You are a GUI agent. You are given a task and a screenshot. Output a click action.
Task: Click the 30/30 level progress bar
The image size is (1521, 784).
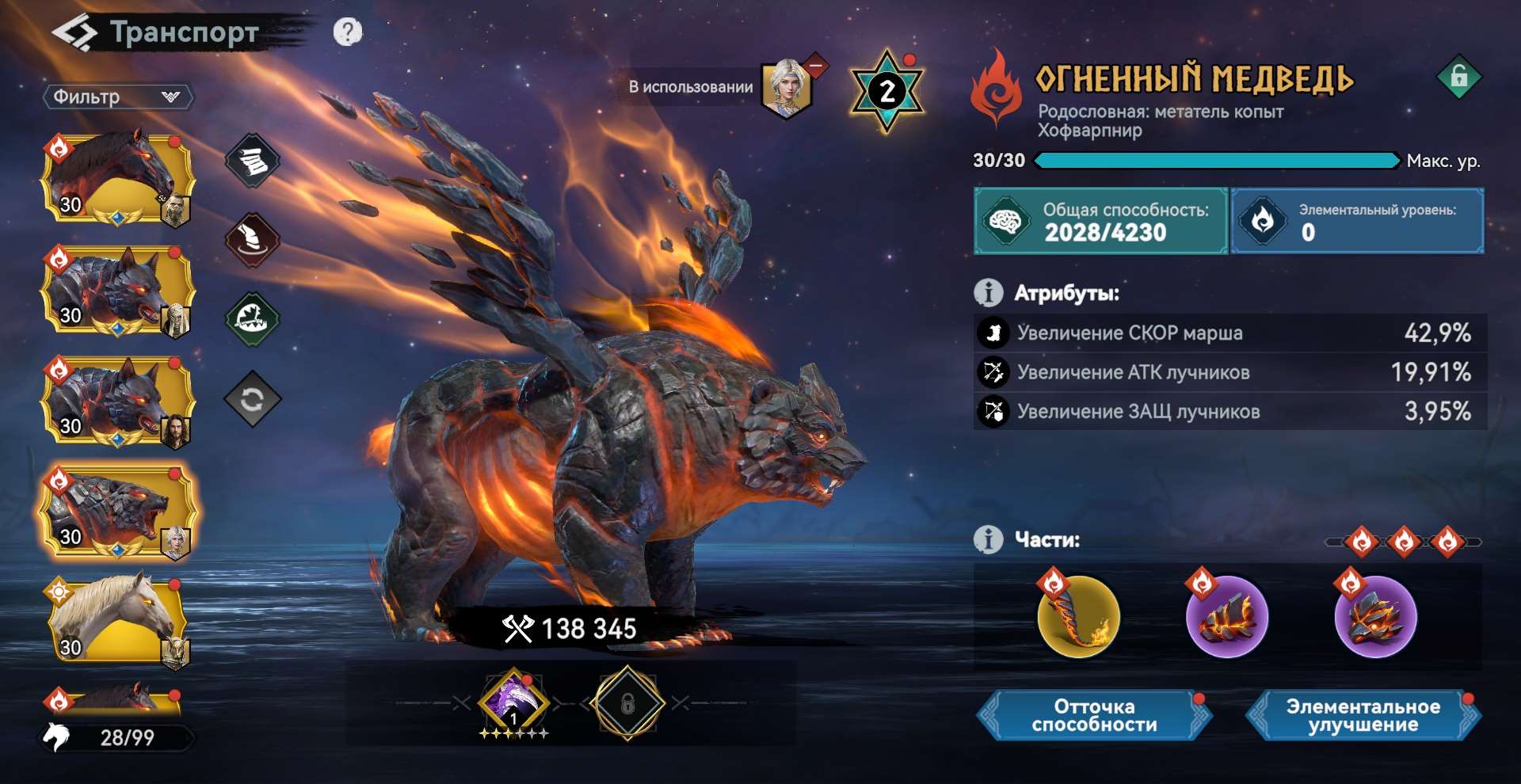1212,161
